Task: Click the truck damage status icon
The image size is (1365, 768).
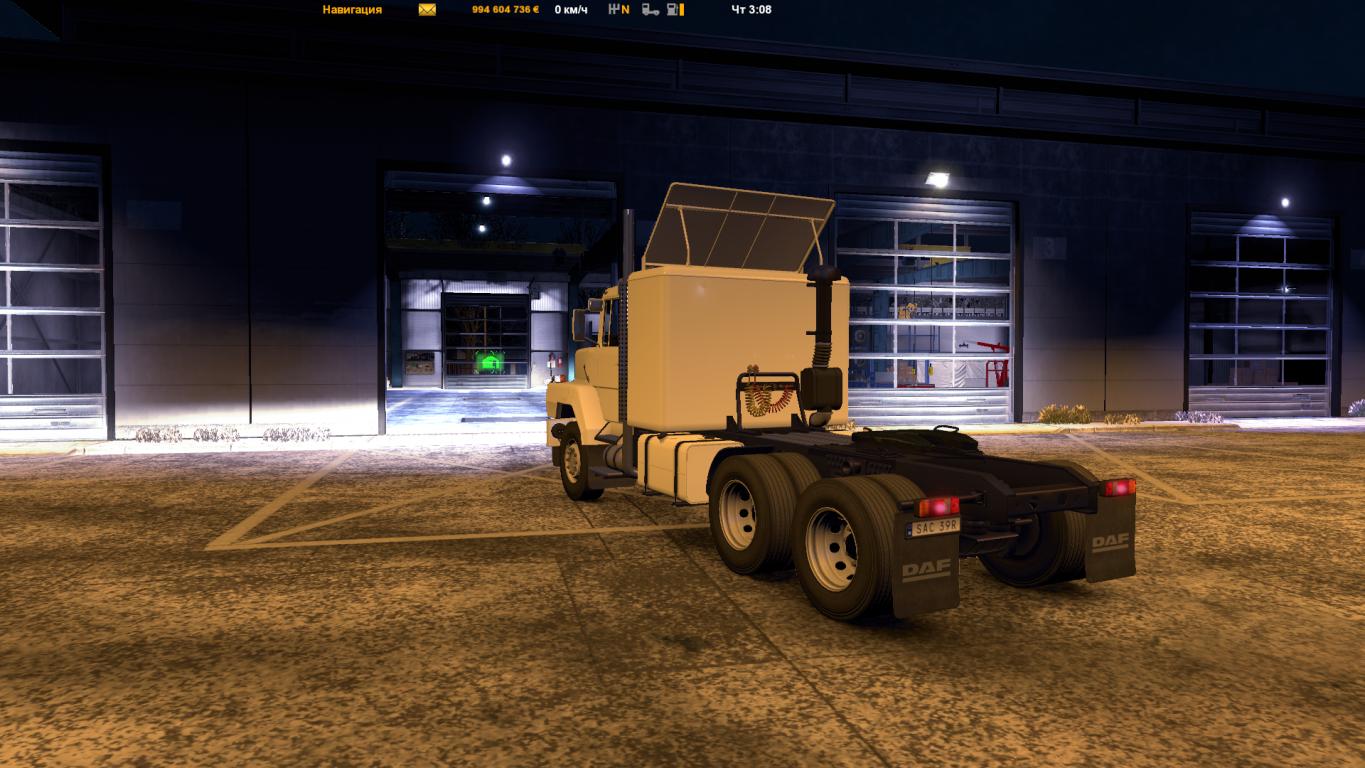Action: [650, 10]
